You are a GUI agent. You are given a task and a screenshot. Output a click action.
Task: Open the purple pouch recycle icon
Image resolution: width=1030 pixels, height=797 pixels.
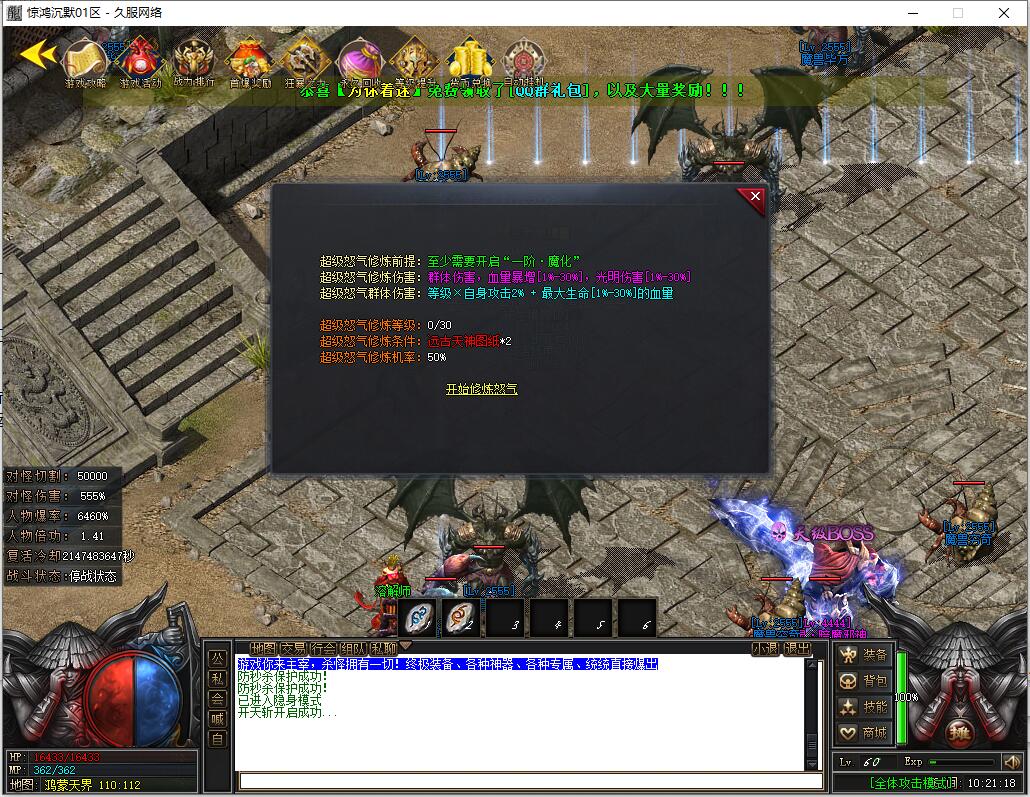coord(360,62)
